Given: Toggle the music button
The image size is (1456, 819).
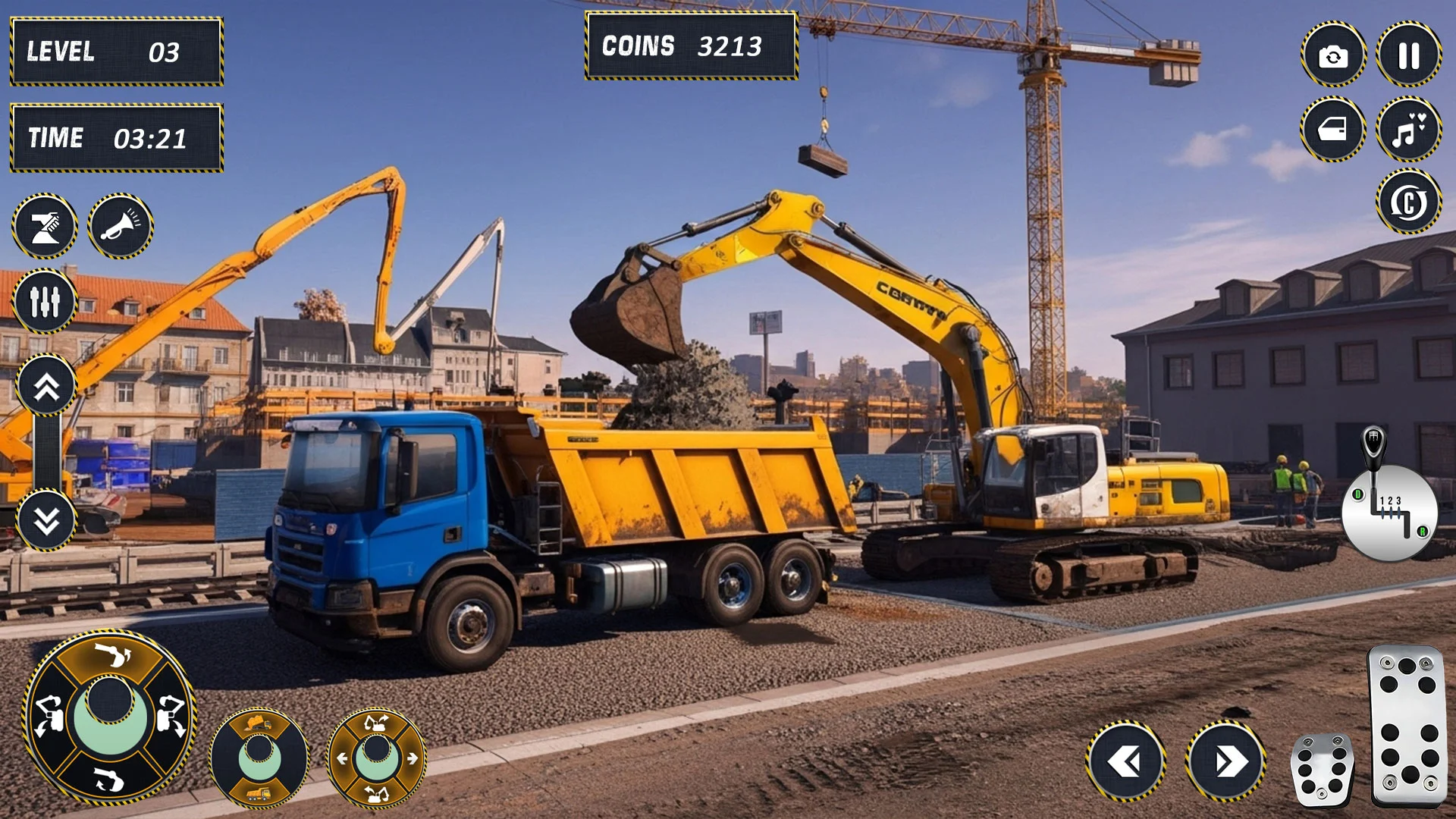Looking at the screenshot, I should point(1408,130).
